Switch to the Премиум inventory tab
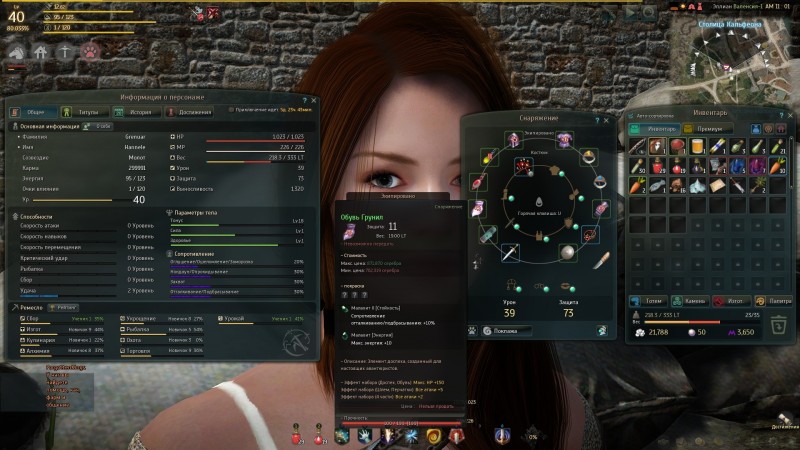 (x=708, y=128)
